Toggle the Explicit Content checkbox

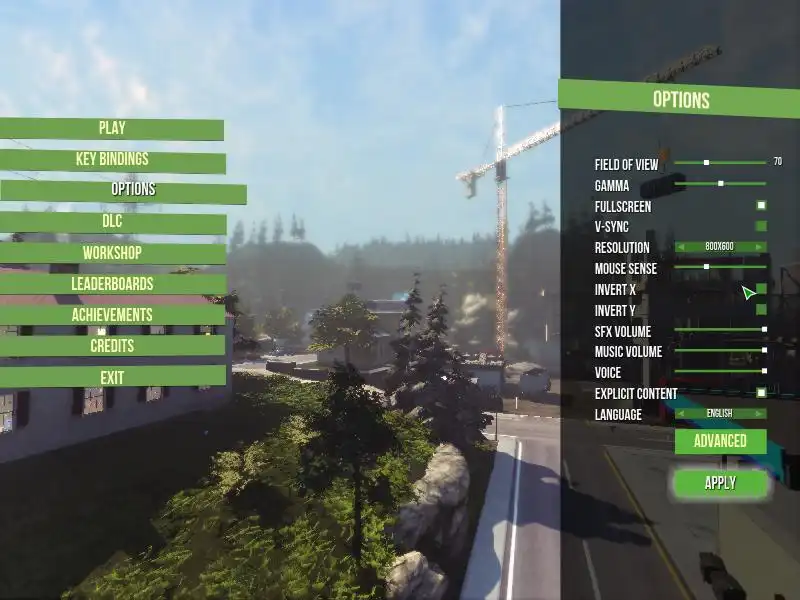coord(761,393)
